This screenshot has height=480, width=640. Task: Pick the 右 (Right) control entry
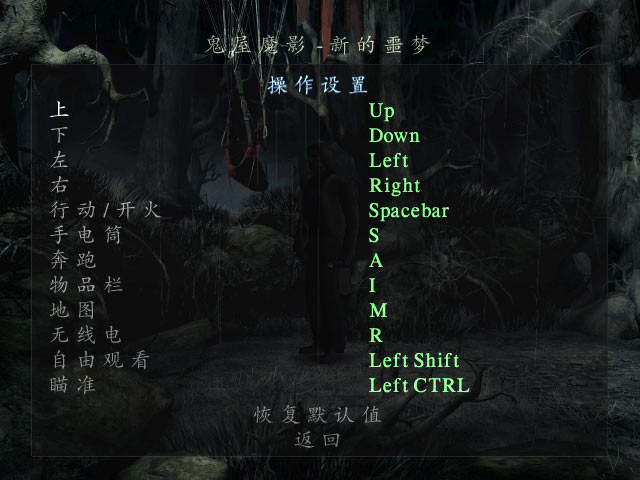click(60, 186)
